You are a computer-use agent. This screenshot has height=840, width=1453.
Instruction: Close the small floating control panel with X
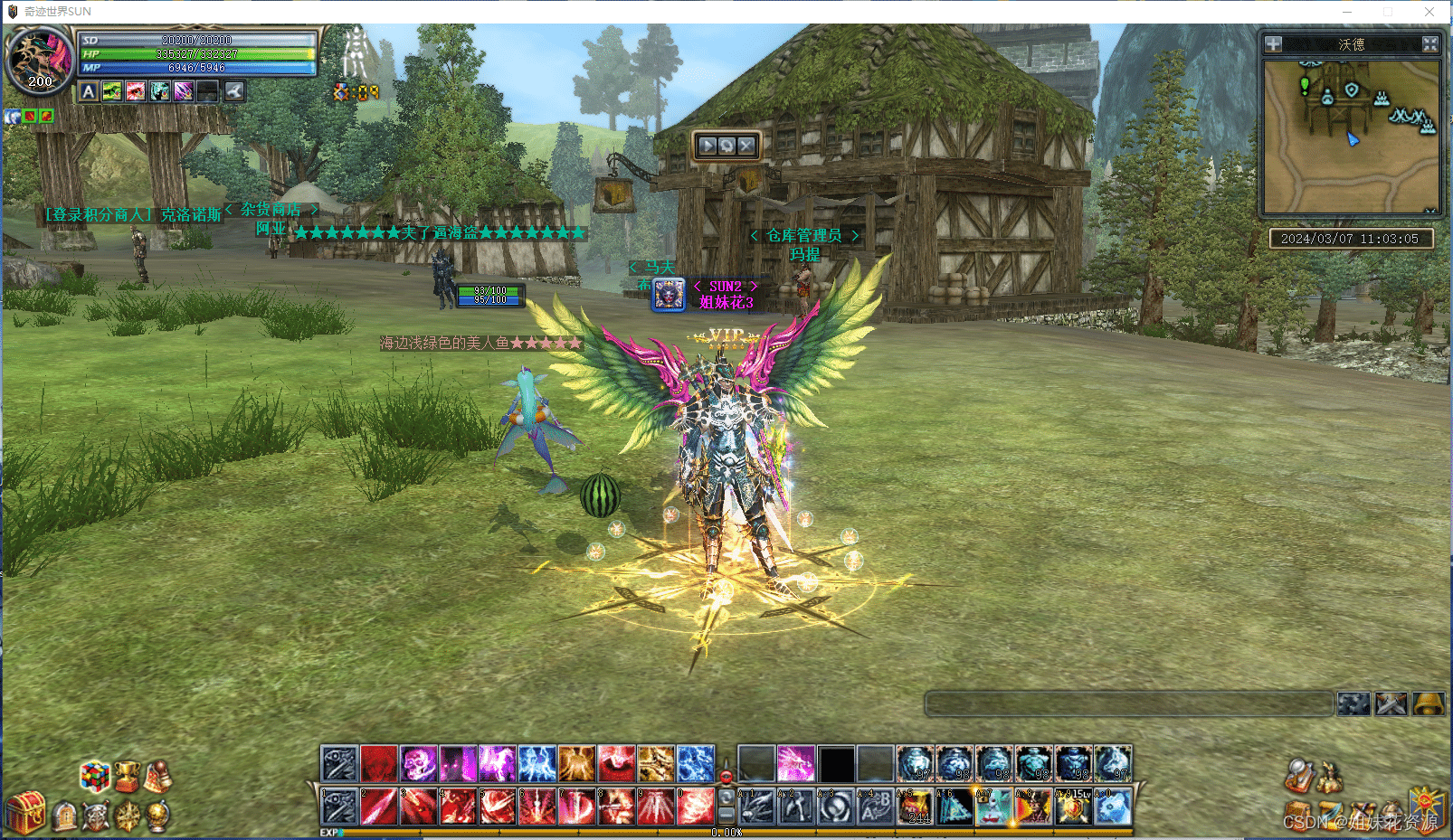(x=746, y=146)
